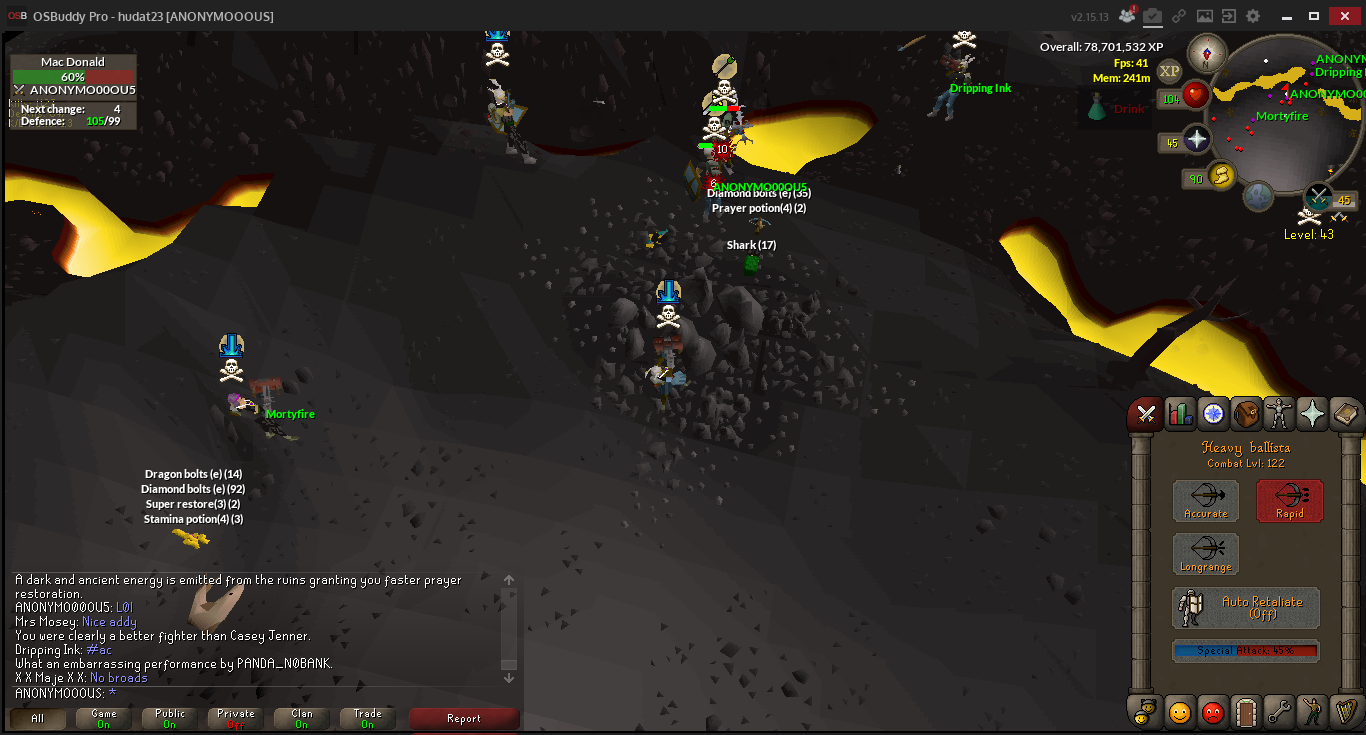The image size is (1366, 735).
Task: Switch to the Prayer tab
Action: tap(1311, 413)
